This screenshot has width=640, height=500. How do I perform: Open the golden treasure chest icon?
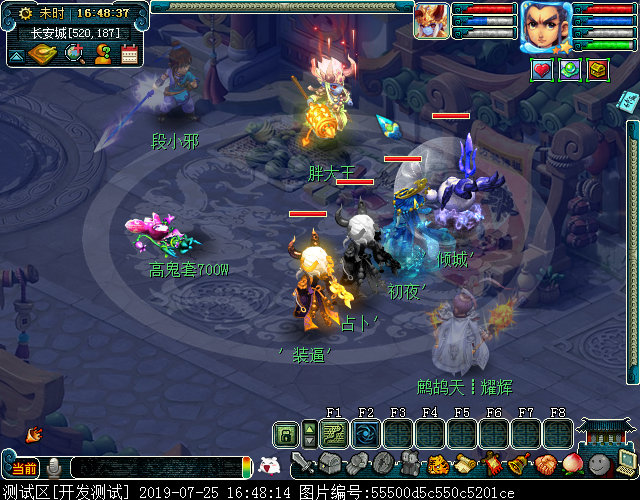click(597, 69)
